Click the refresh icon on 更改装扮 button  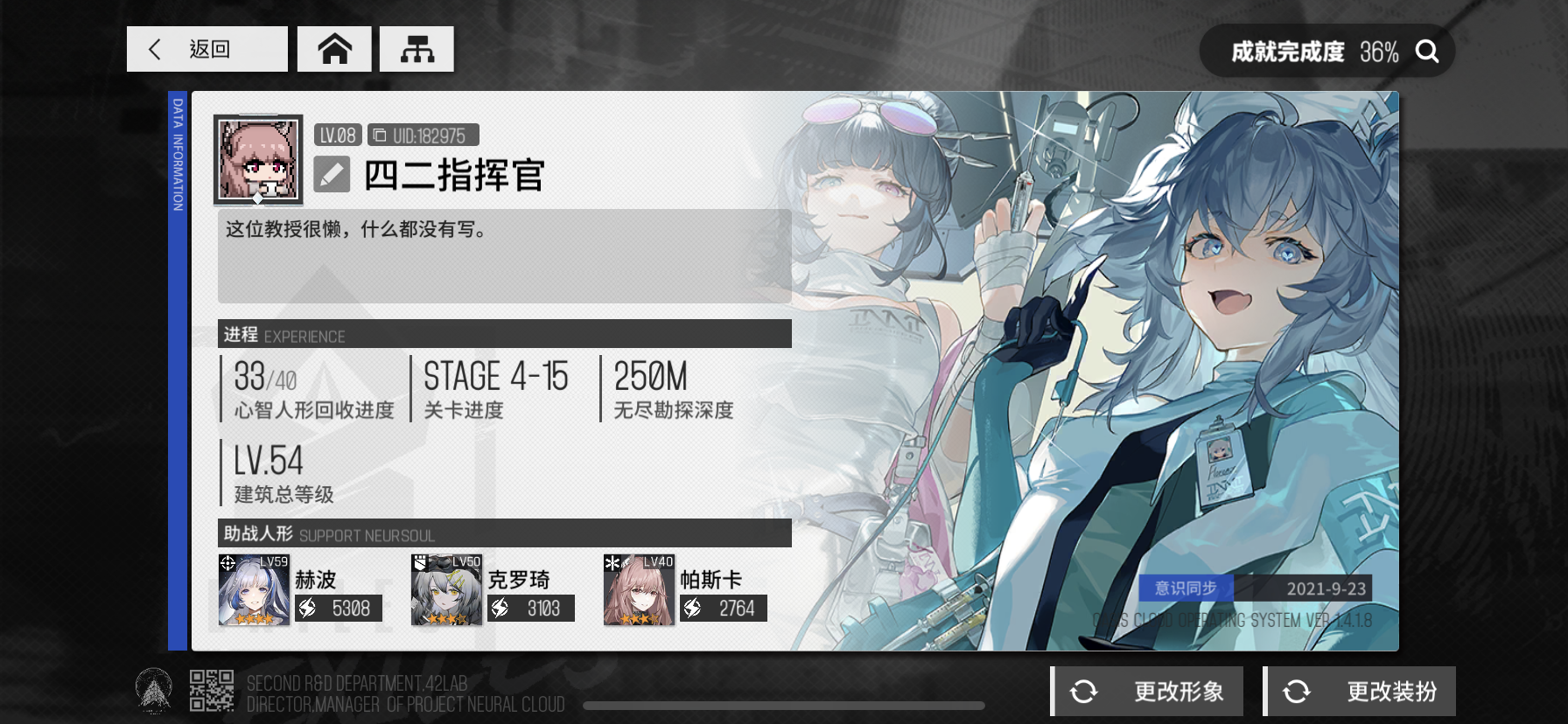click(x=1296, y=691)
